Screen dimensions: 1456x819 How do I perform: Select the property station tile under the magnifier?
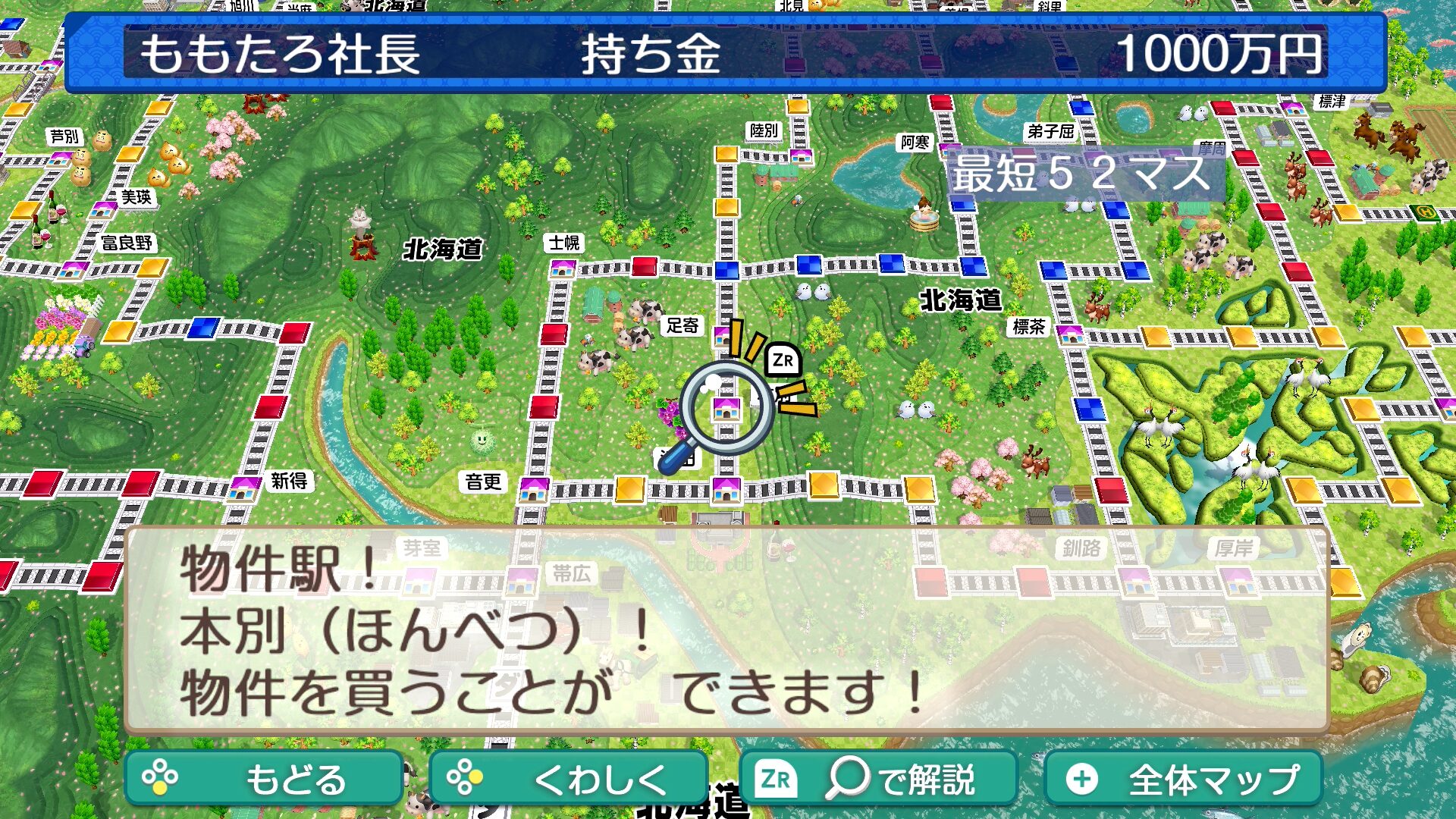[726, 409]
